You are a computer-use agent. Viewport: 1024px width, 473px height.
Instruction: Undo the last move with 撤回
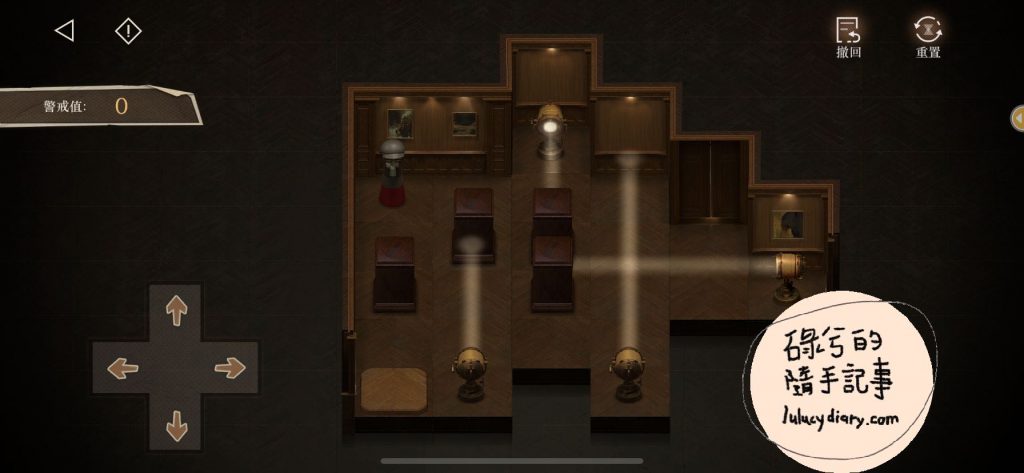click(x=848, y=36)
